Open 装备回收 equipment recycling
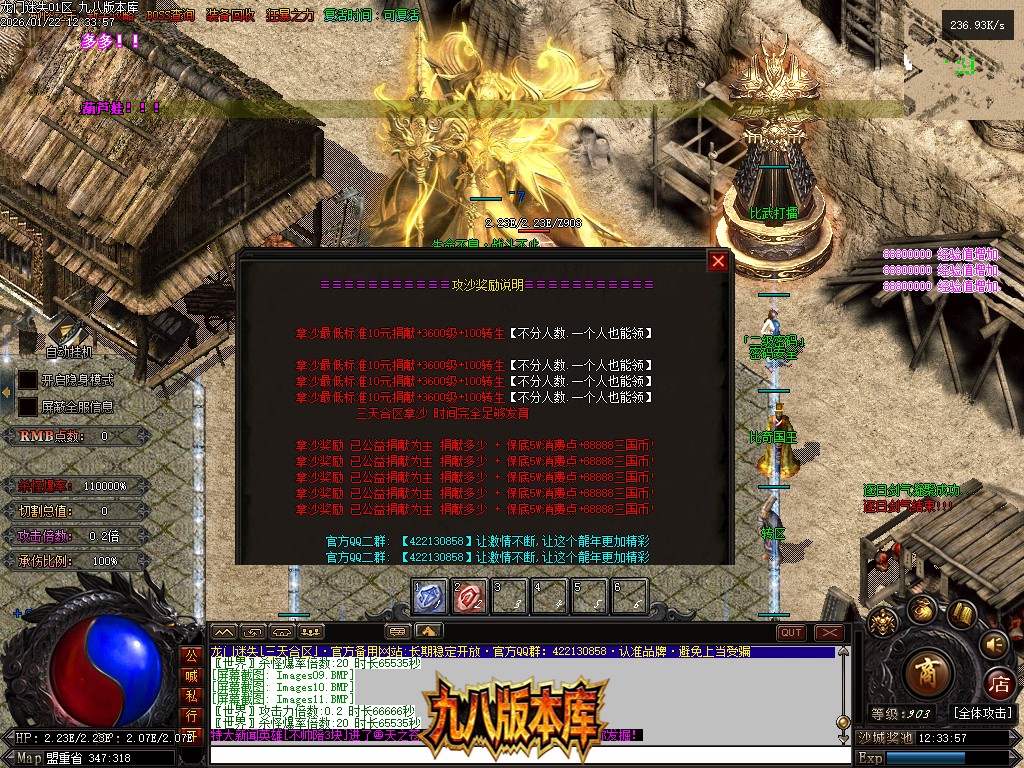Image resolution: width=1024 pixels, height=768 pixels. (231, 16)
